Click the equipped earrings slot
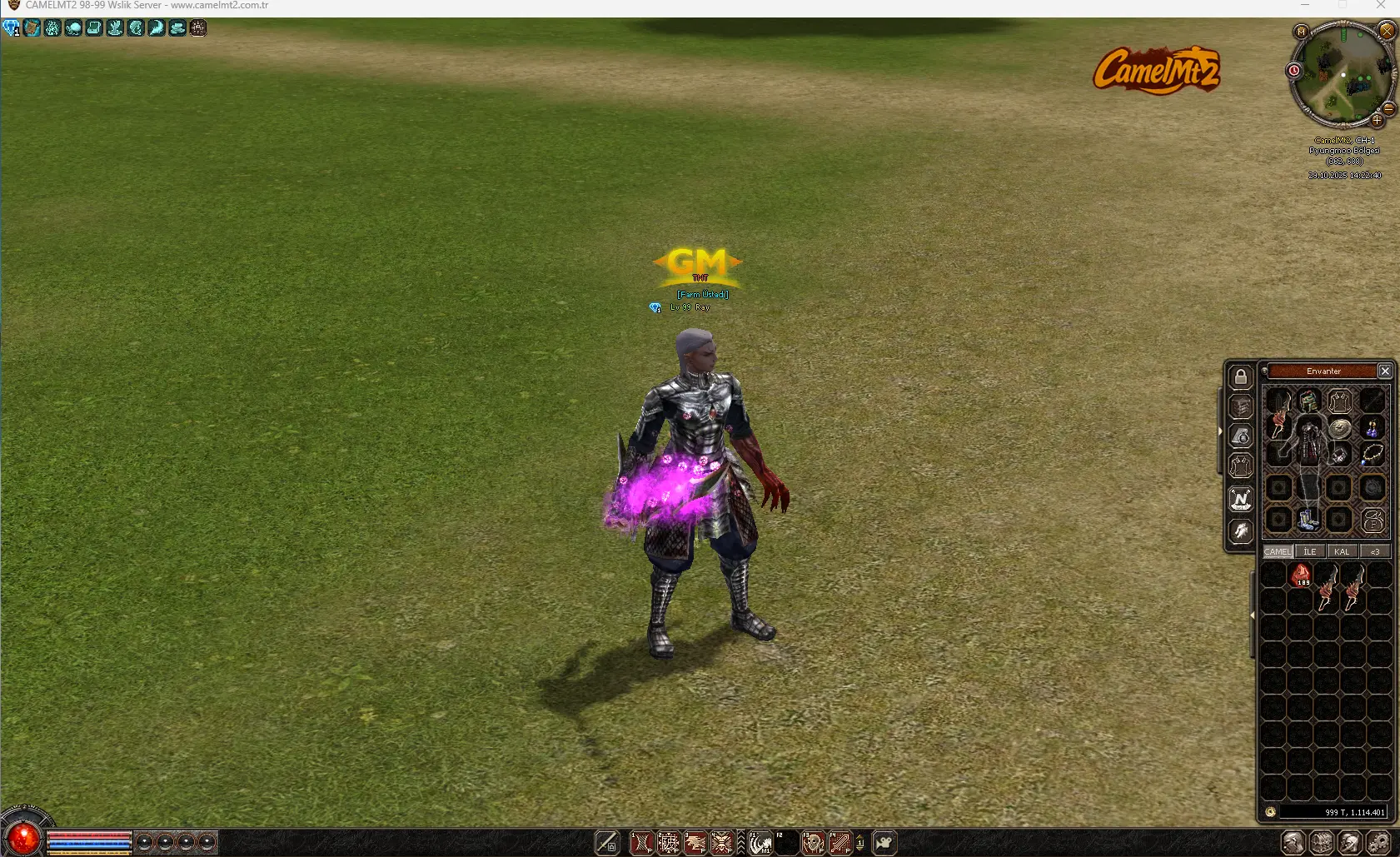This screenshot has height=857, width=1400. click(1373, 428)
